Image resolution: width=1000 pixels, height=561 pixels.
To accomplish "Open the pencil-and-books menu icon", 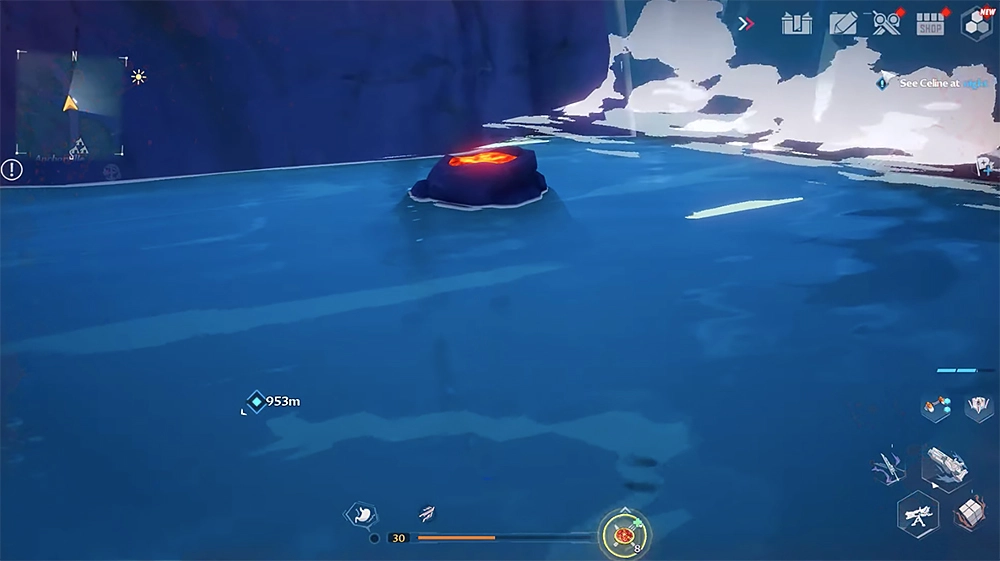I will tap(797, 23).
